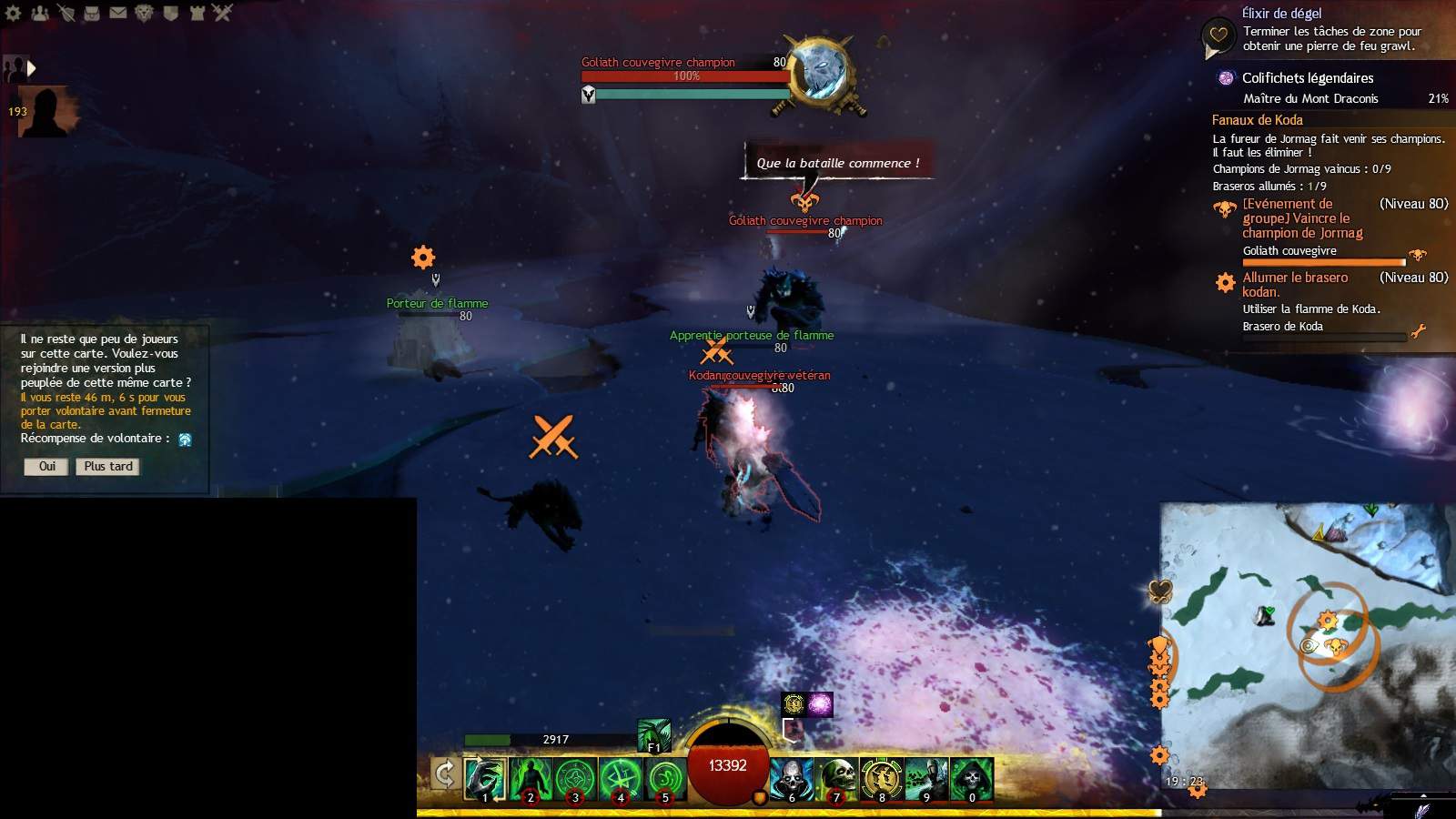Open the Black Lion trading post icon
This screenshot has width=1456, height=819.
pyautogui.click(x=144, y=13)
